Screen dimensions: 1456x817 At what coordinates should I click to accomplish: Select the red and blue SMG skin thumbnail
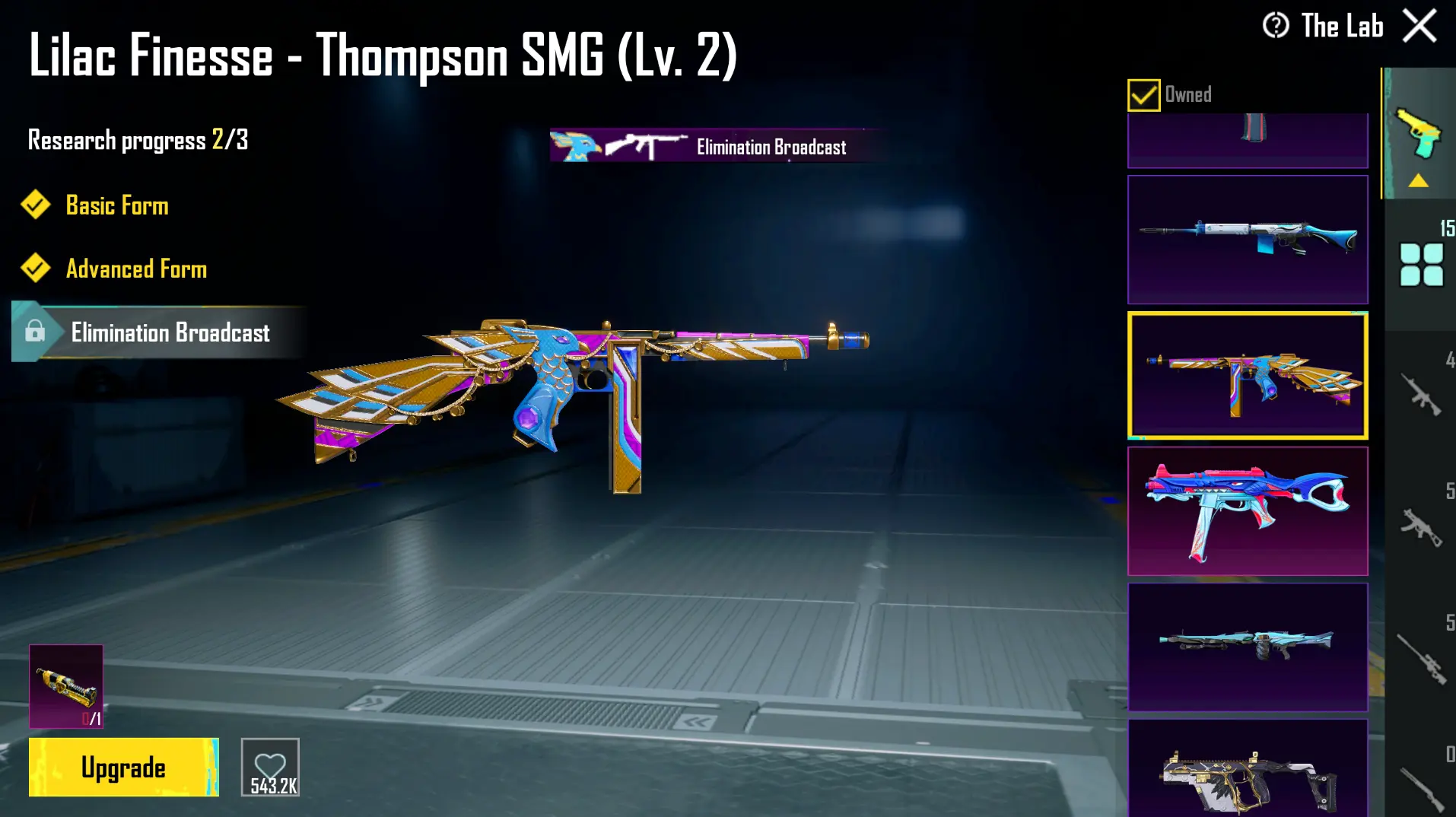click(x=1248, y=510)
